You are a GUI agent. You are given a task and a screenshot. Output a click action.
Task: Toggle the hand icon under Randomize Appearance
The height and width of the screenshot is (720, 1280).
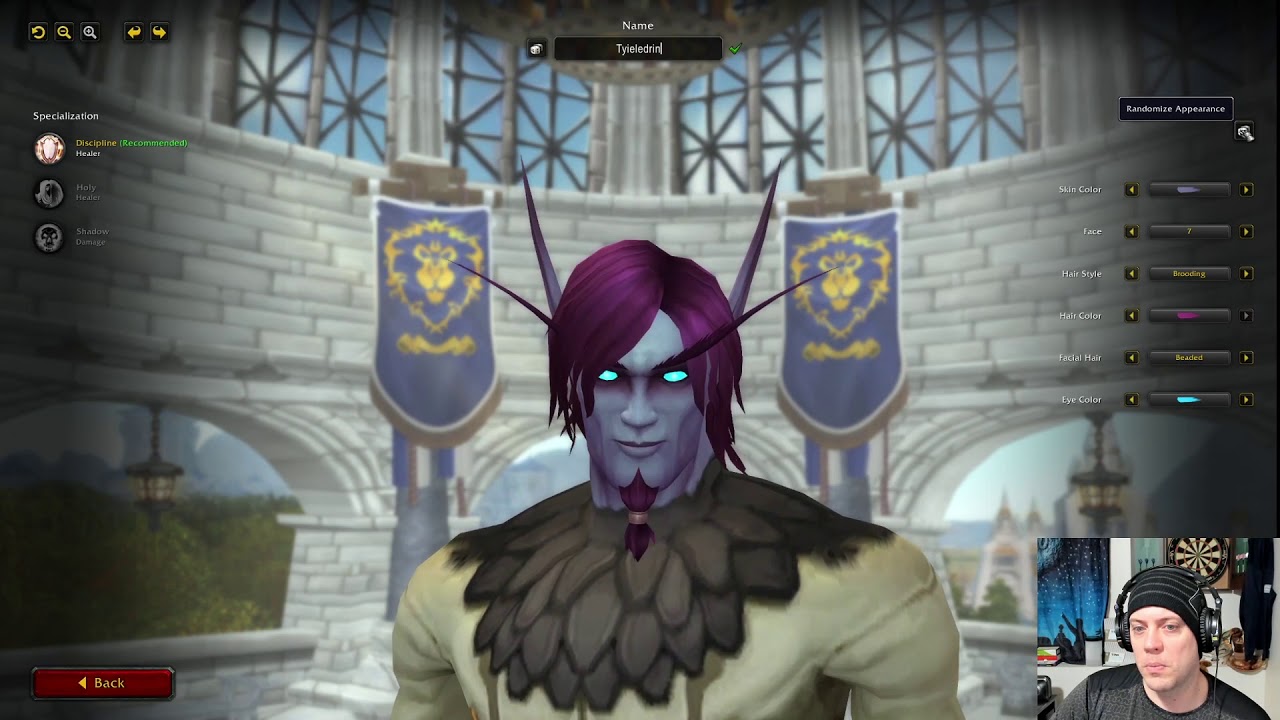pos(1244,131)
